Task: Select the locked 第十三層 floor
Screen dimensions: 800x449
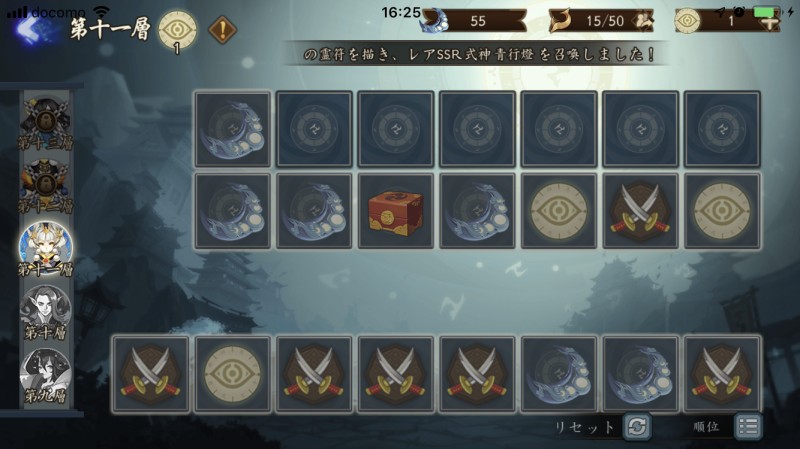Action: pyautogui.click(x=43, y=124)
